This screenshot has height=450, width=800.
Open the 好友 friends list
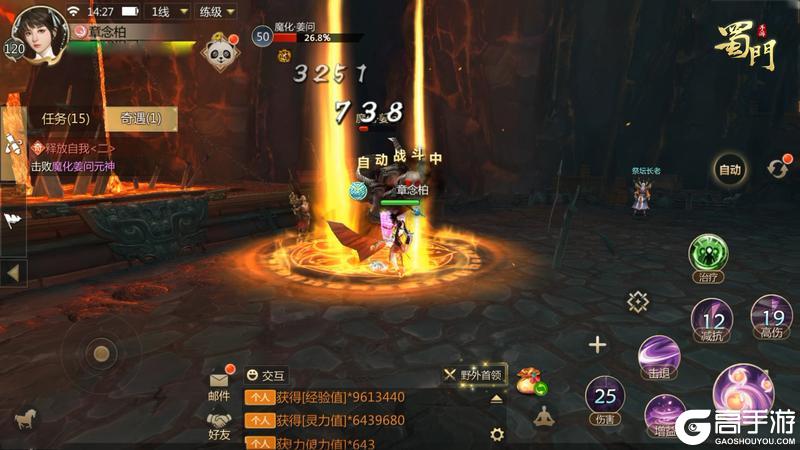[x=219, y=424]
